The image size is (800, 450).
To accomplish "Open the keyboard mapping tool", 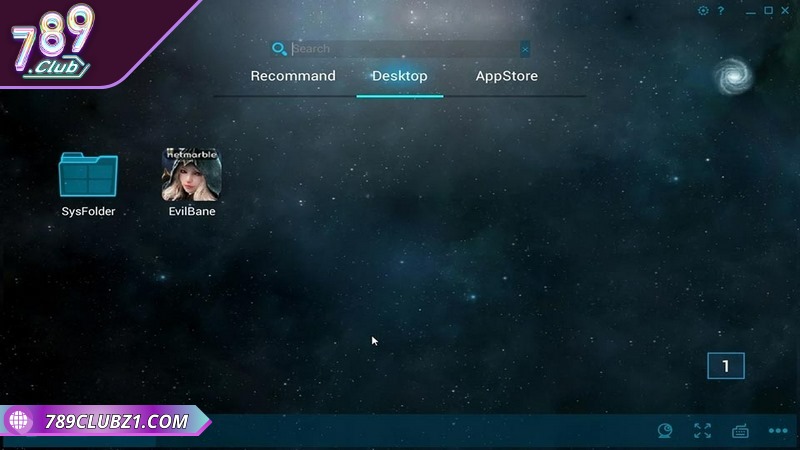I will (741, 431).
